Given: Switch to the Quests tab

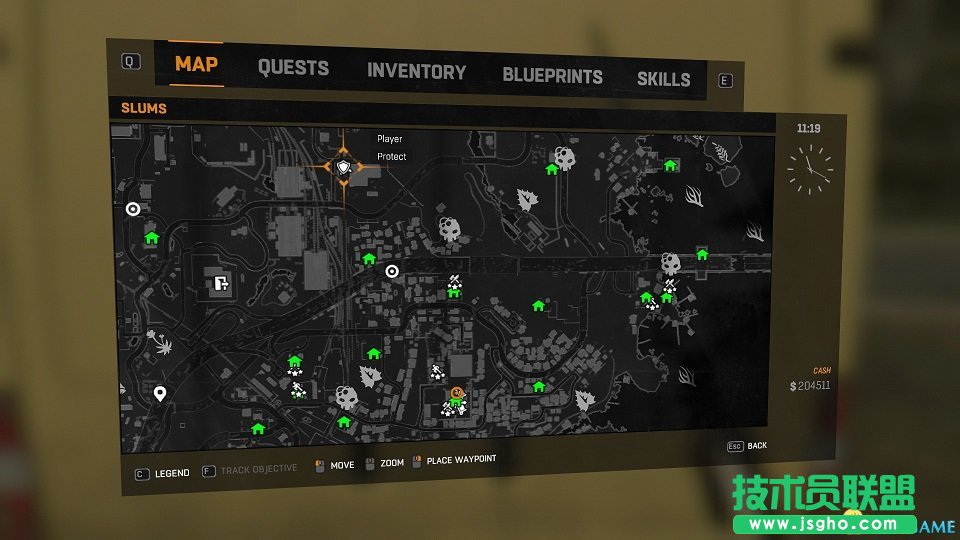Looking at the screenshot, I should (x=293, y=68).
